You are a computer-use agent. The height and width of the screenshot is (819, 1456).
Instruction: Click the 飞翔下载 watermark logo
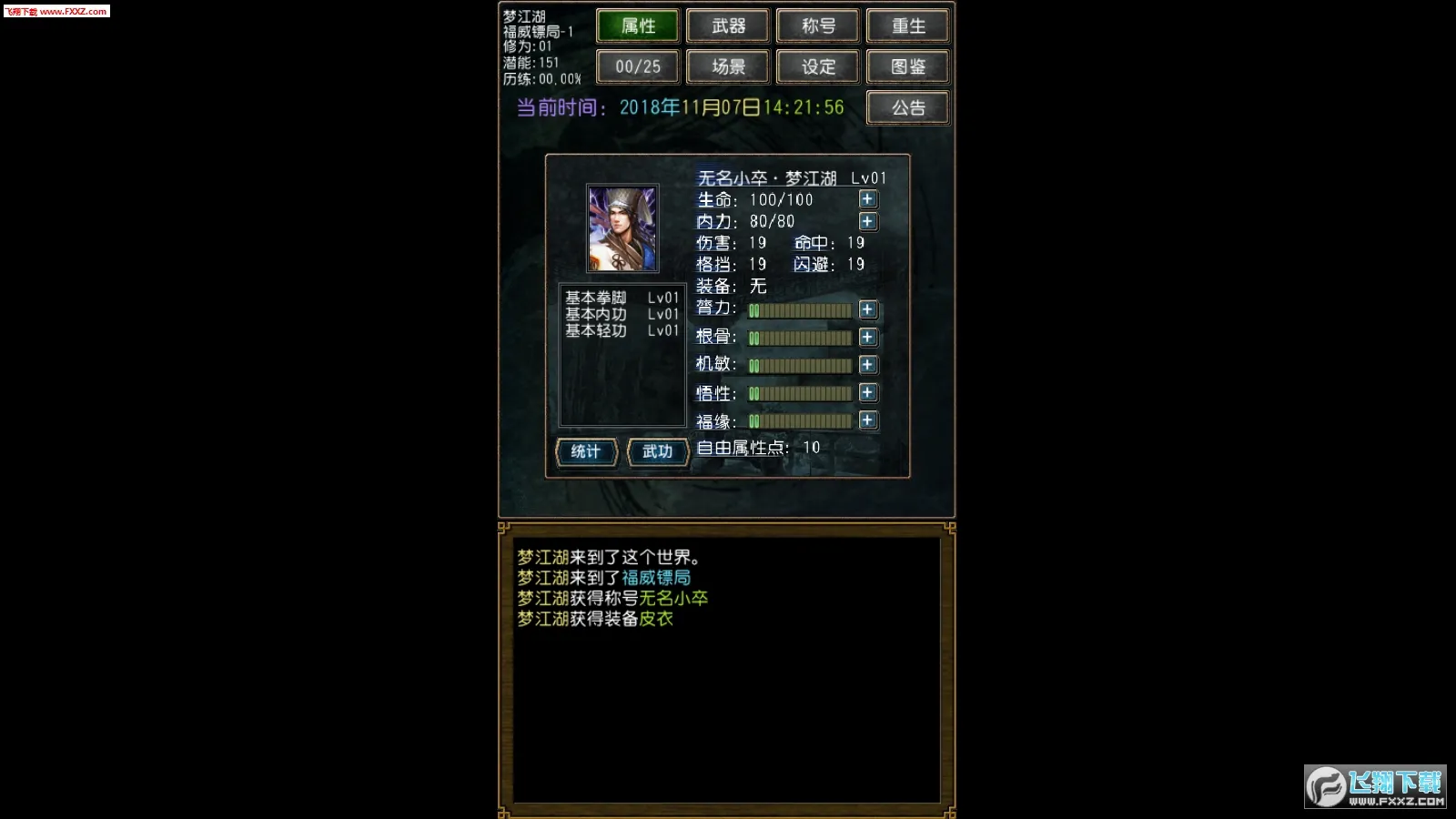click(1374, 788)
